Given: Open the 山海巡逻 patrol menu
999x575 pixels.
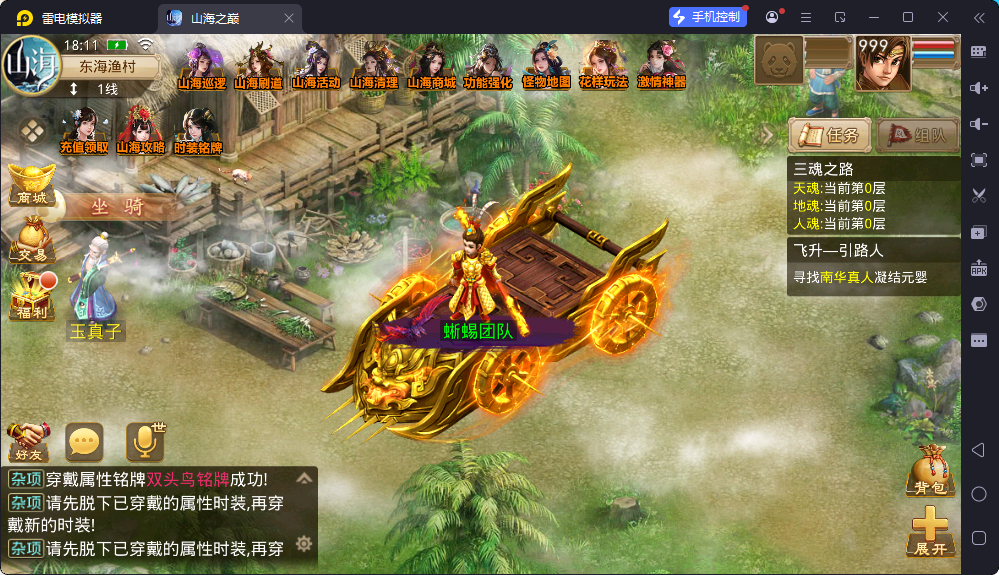Looking at the screenshot, I should coord(202,67).
